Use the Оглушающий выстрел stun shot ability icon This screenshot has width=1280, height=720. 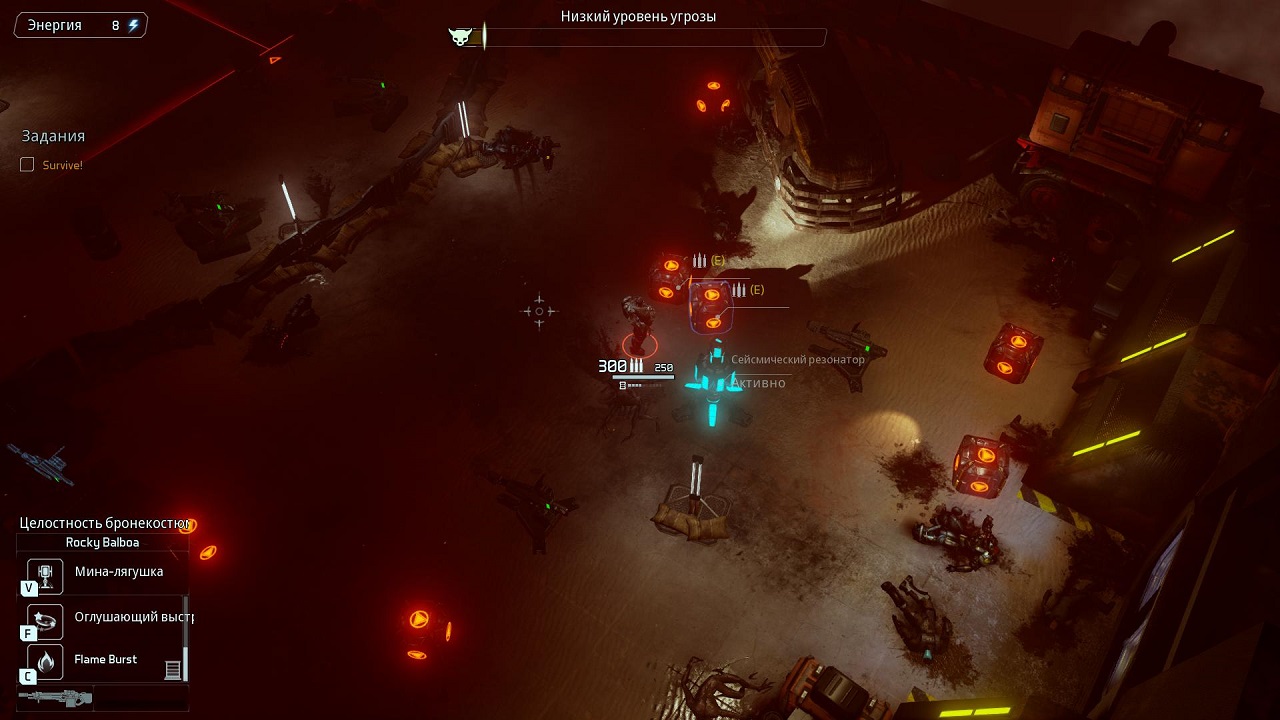(45, 619)
